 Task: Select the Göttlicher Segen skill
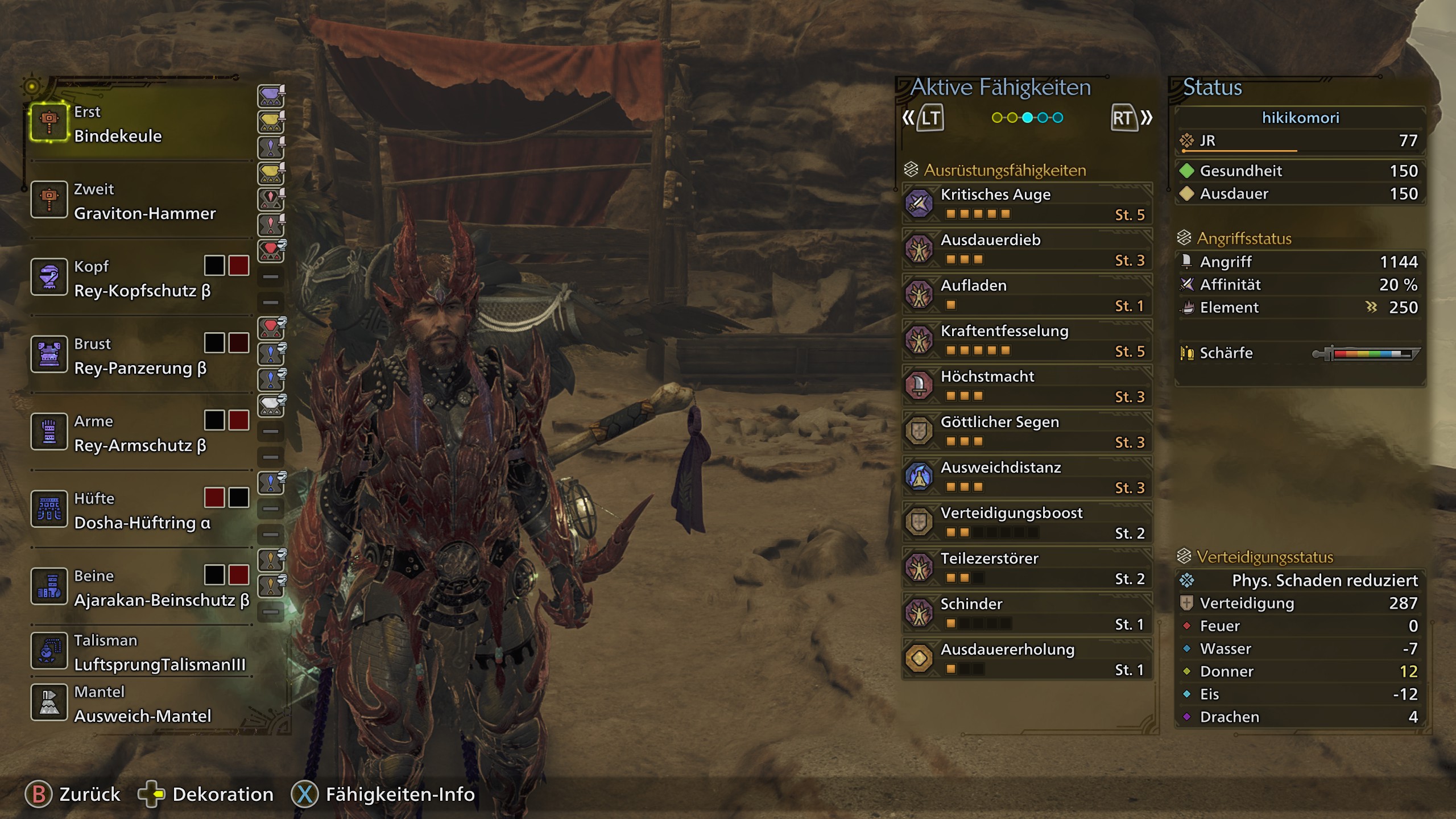point(1027,431)
